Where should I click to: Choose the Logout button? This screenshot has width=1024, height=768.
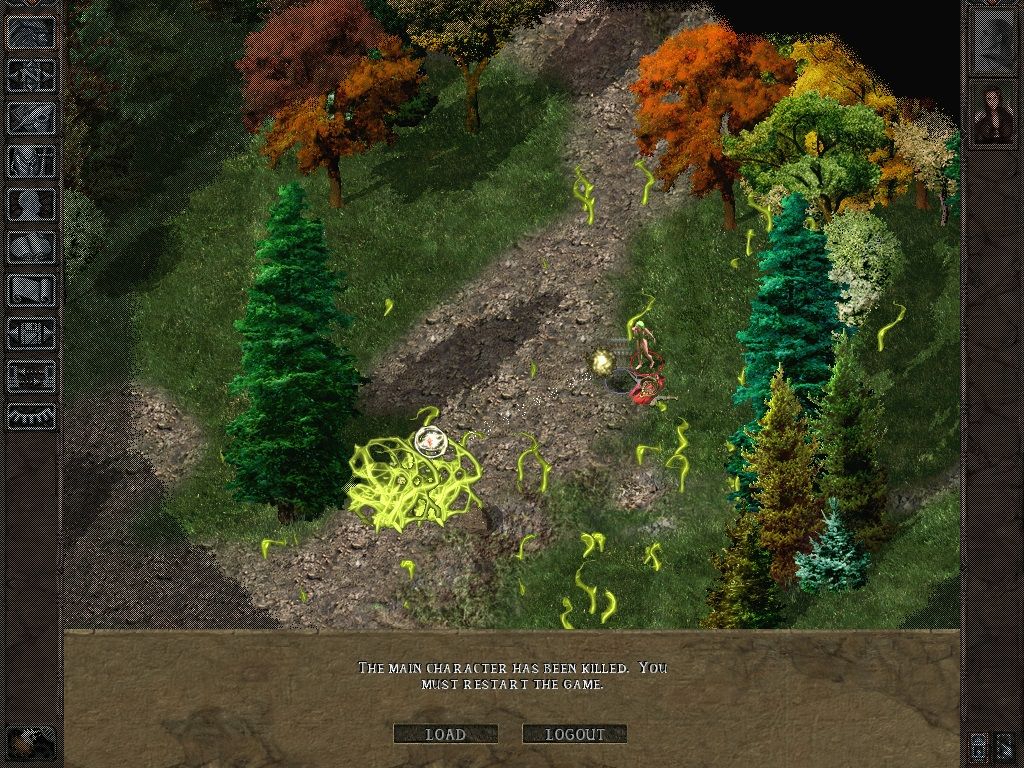[x=575, y=734]
